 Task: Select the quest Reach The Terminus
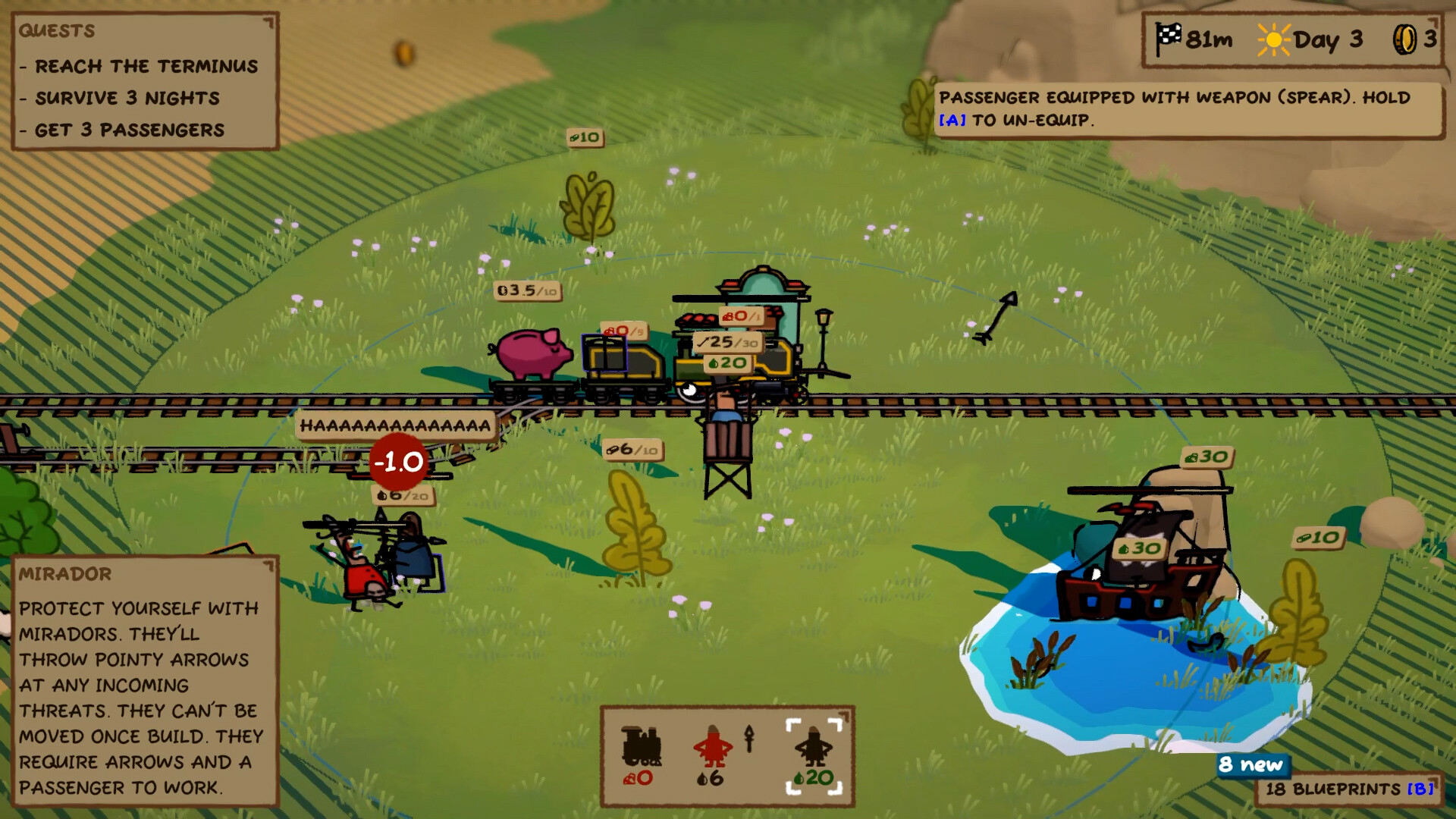pos(140,66)
